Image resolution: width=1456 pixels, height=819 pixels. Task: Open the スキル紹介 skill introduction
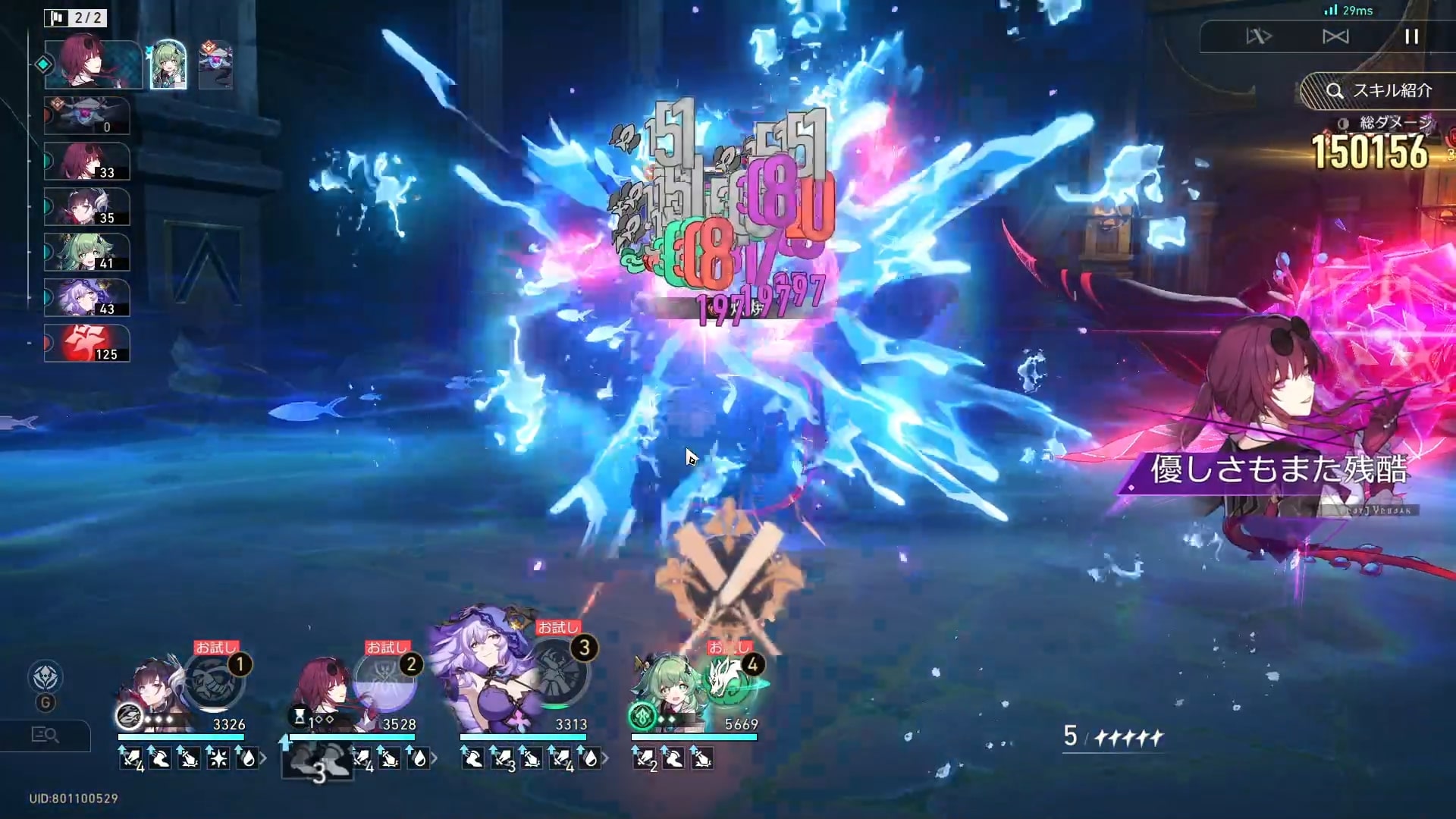point(1379,91)
